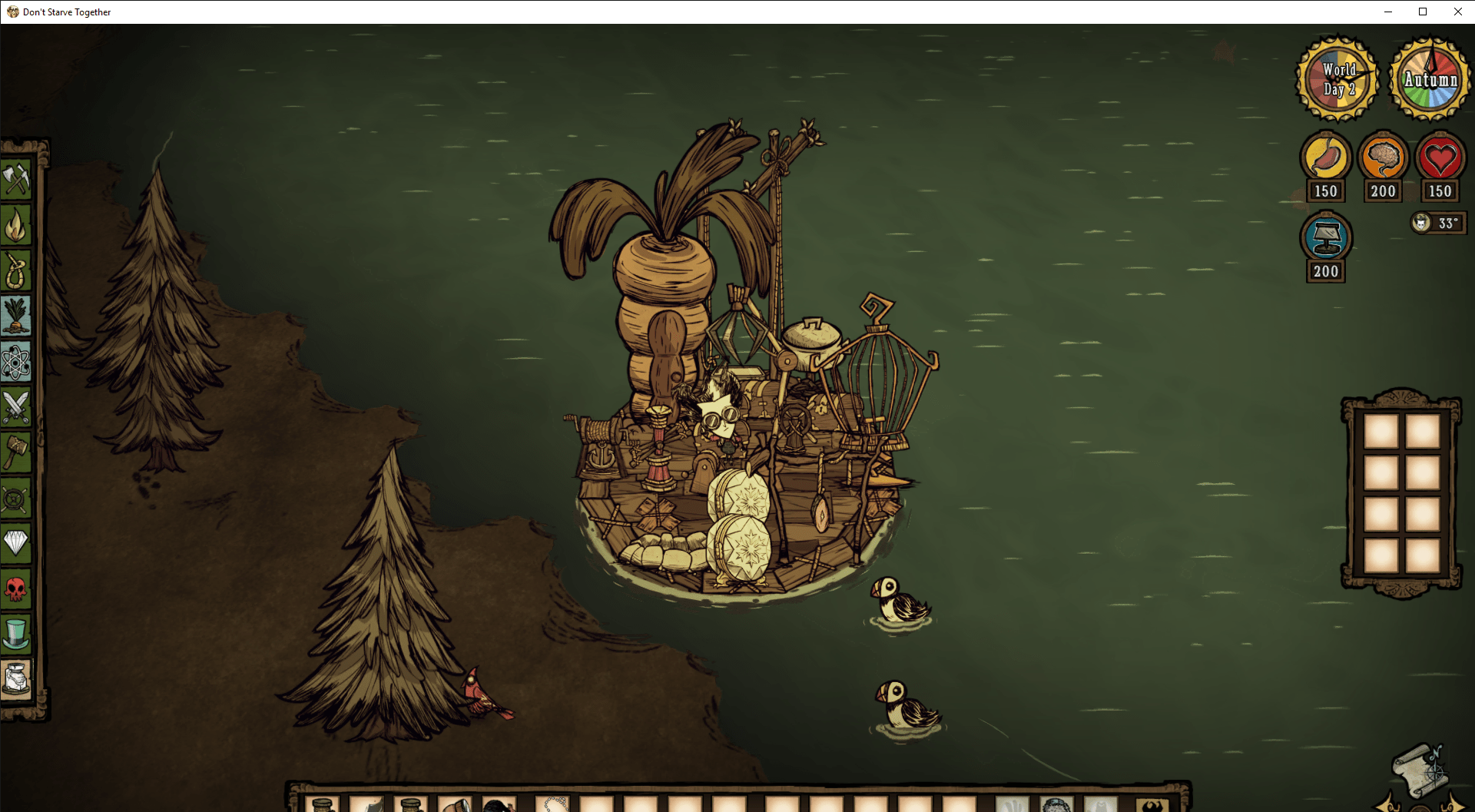Click the stomach hunger meter showing 150
This screenshot has width=1475, height=812.
click(x=1325, y=160)
